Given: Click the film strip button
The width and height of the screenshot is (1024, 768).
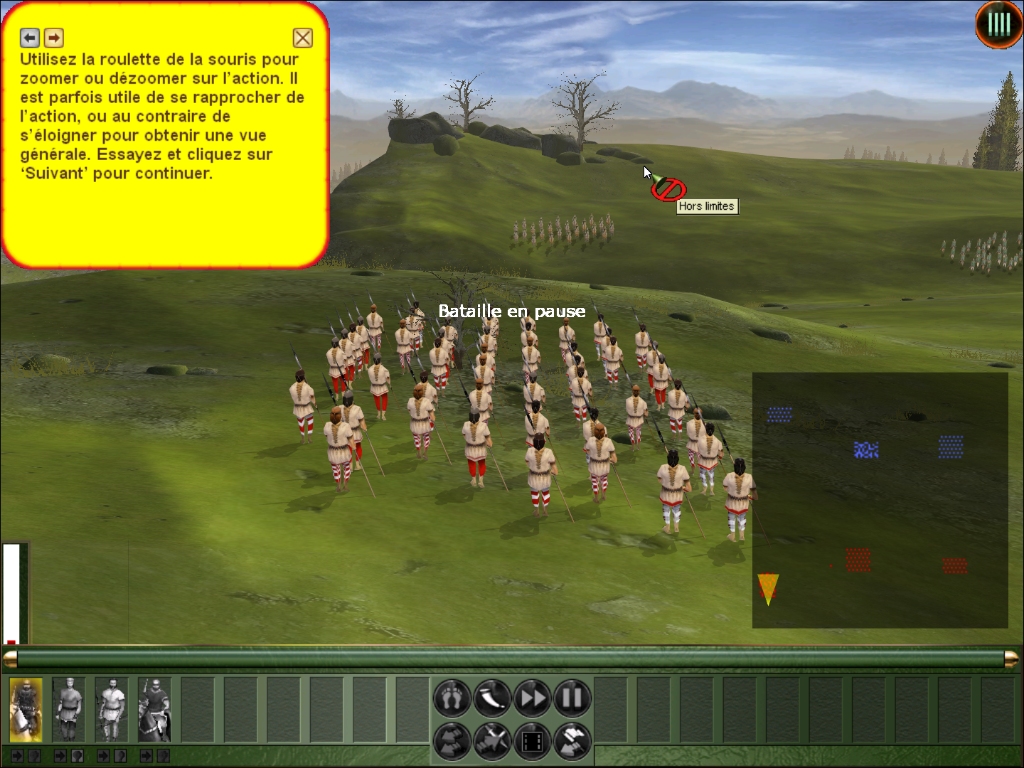Looking at the screenshot, I should (x=532, y=741).
